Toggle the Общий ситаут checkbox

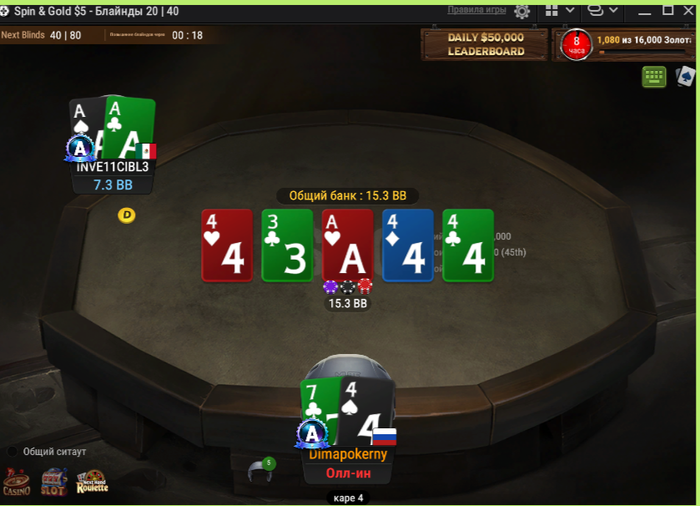click(x=13, y=452)
